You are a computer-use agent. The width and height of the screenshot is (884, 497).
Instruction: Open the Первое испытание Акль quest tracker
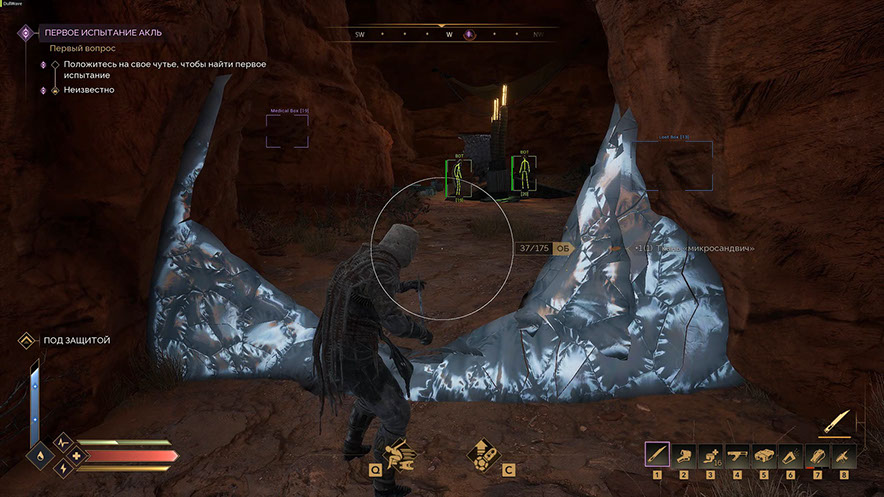click(102, 32)
